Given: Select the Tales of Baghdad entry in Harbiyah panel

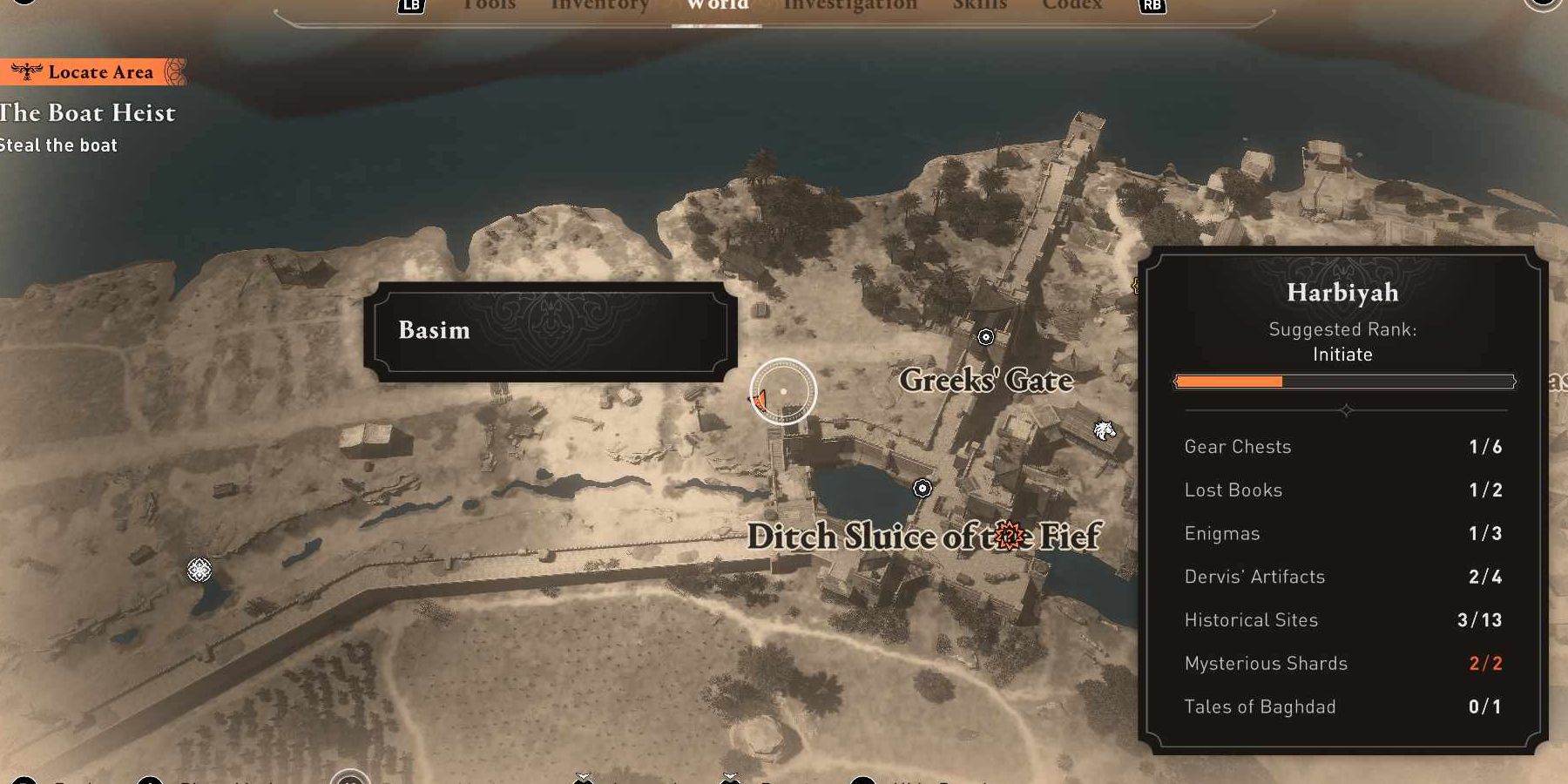Looking at the screenshot, I should point(1259,706).
